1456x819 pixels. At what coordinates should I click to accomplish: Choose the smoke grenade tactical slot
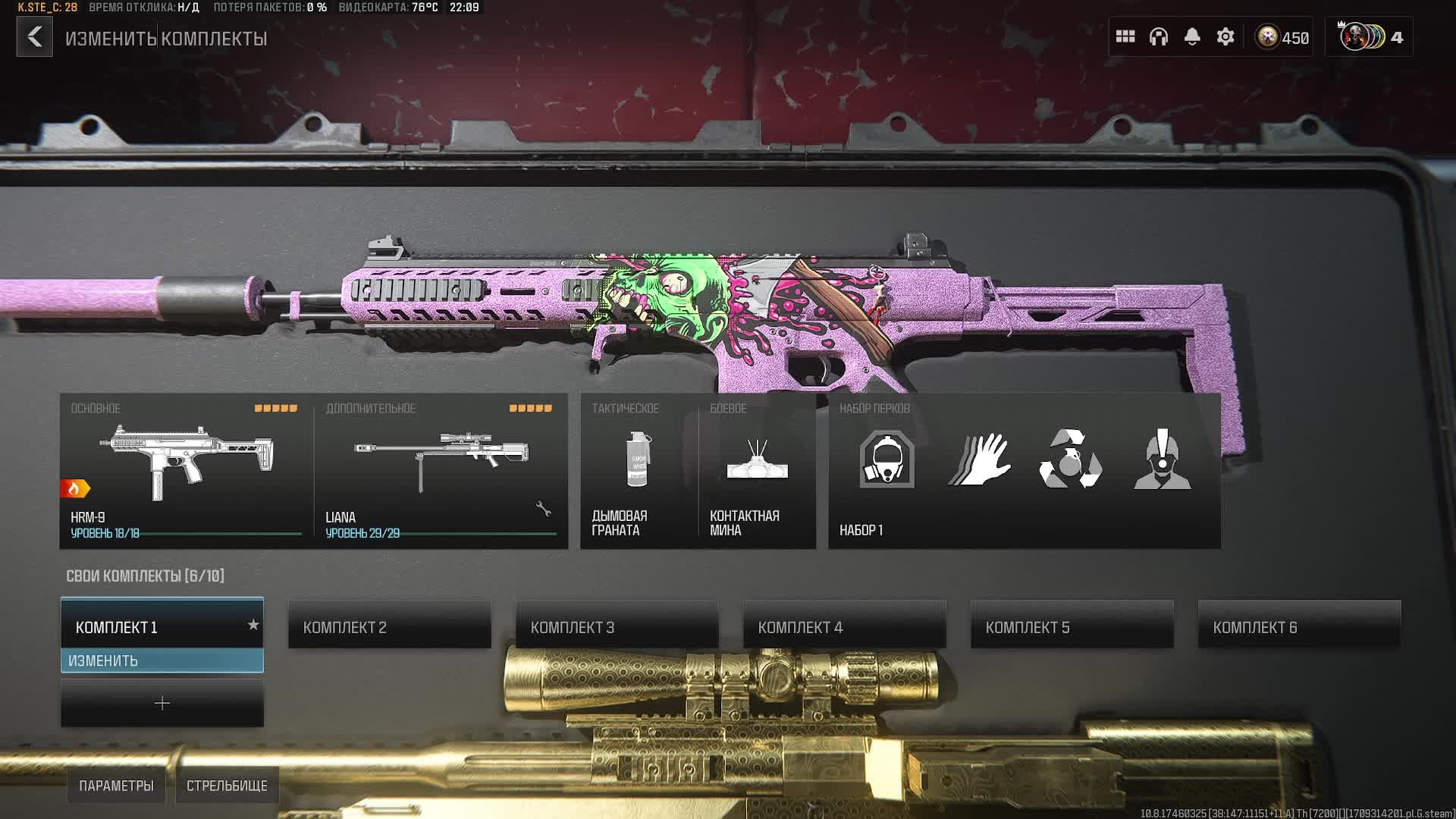(639, 470)
